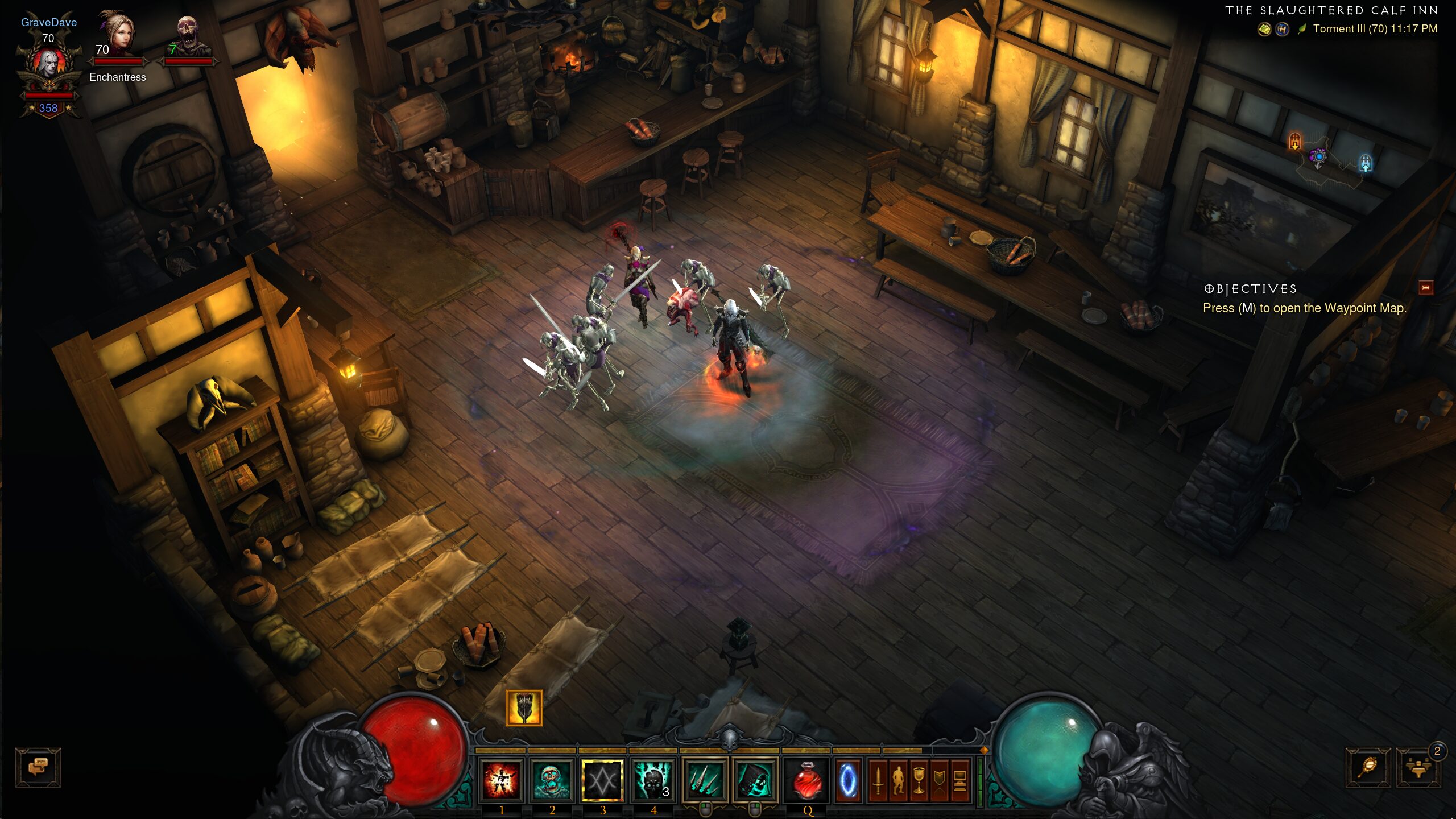The width and height of the screenshot is (1456, 819).
Task: Open the shield banner menu button
Action: [x=939, y=780]
